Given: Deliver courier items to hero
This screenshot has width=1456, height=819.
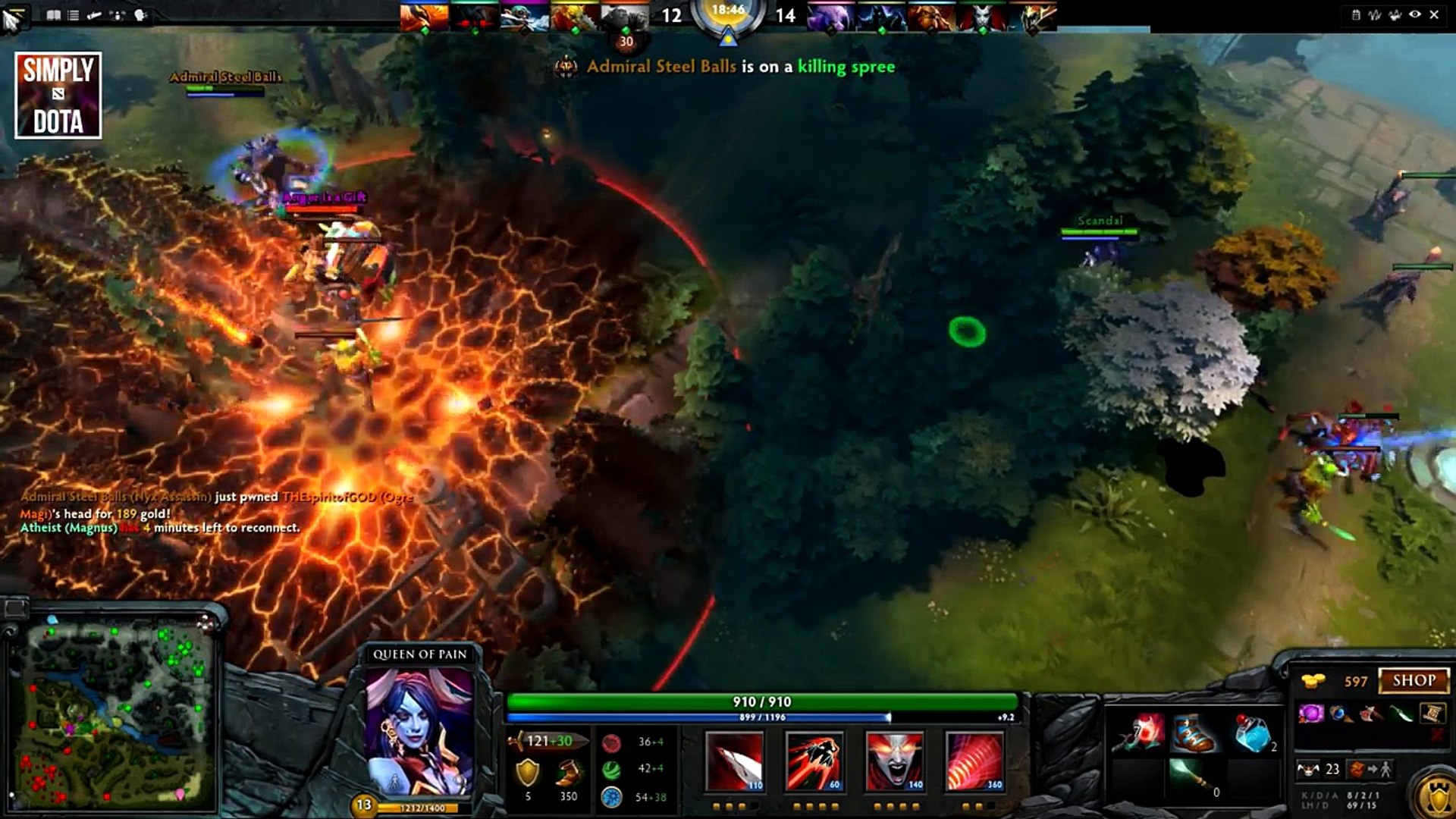Looking at the screenshot, I should point(1370,770).
